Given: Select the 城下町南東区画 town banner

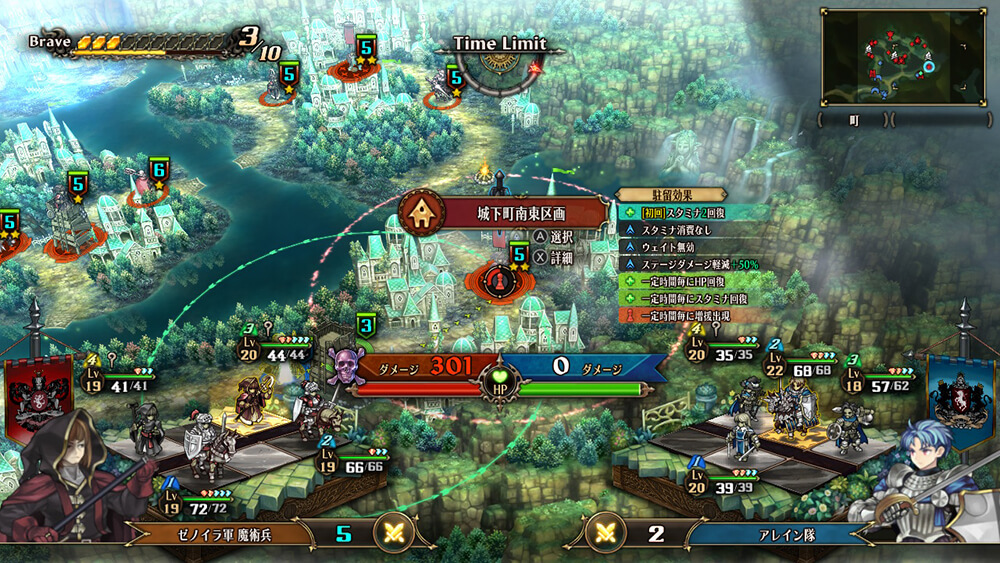Looking at the screenshot, I should (x=506, y=213).
